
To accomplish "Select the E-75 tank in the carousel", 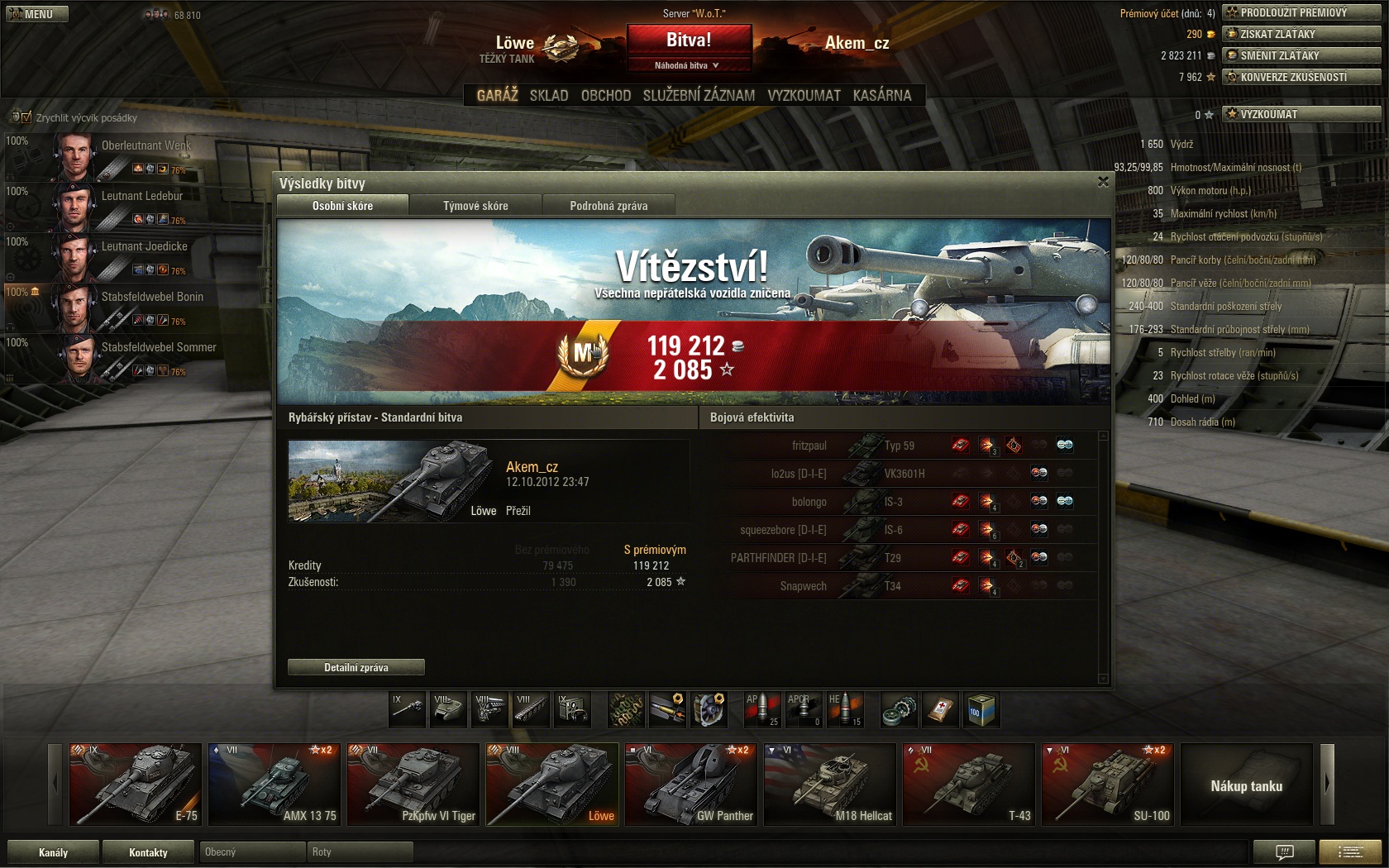I will click(135, 784).
